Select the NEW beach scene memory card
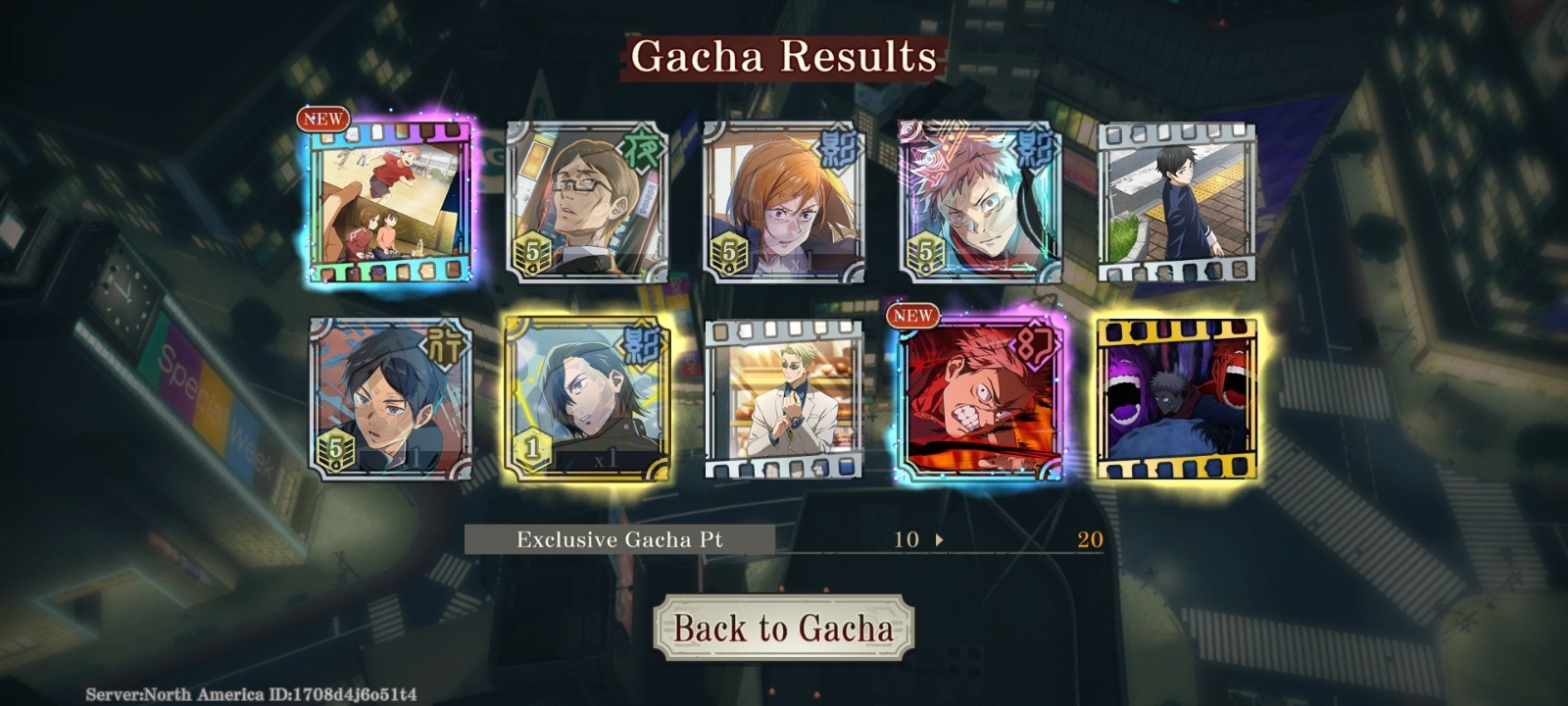Viewport: 1568px width, 706px height. [390, 203]
